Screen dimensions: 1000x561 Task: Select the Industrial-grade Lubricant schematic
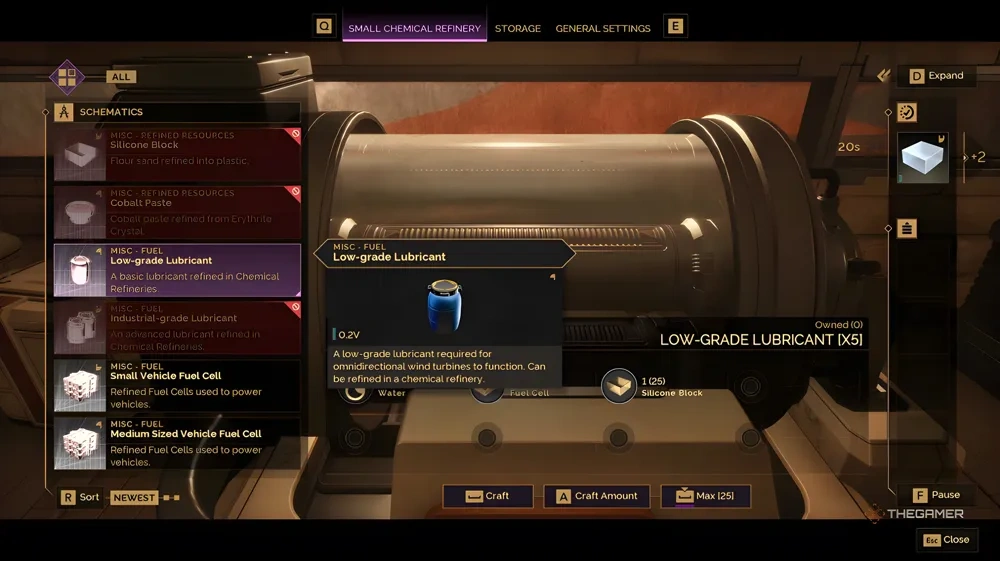177,328
